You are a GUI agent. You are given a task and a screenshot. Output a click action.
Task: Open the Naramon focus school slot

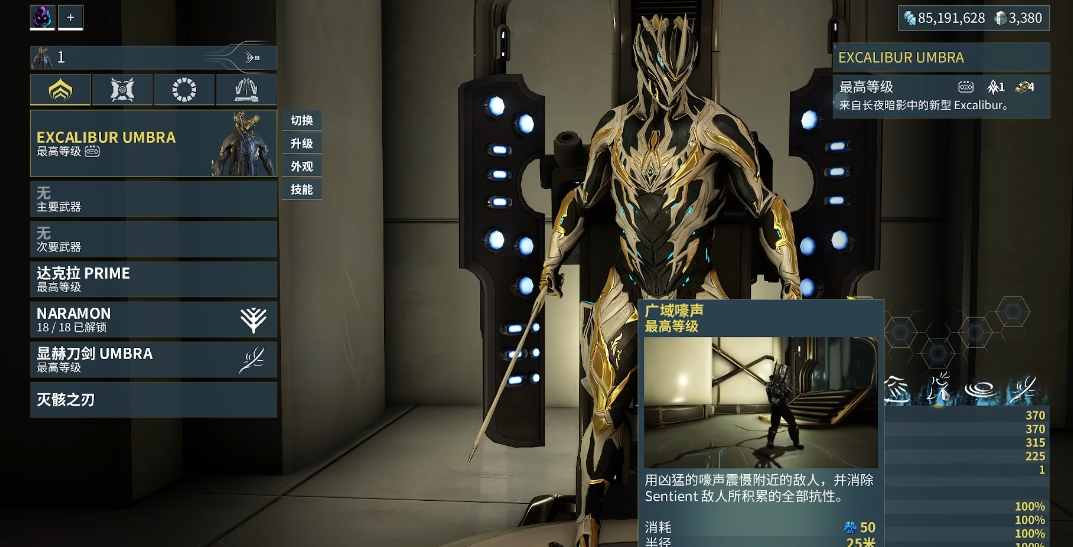(153, 319)
